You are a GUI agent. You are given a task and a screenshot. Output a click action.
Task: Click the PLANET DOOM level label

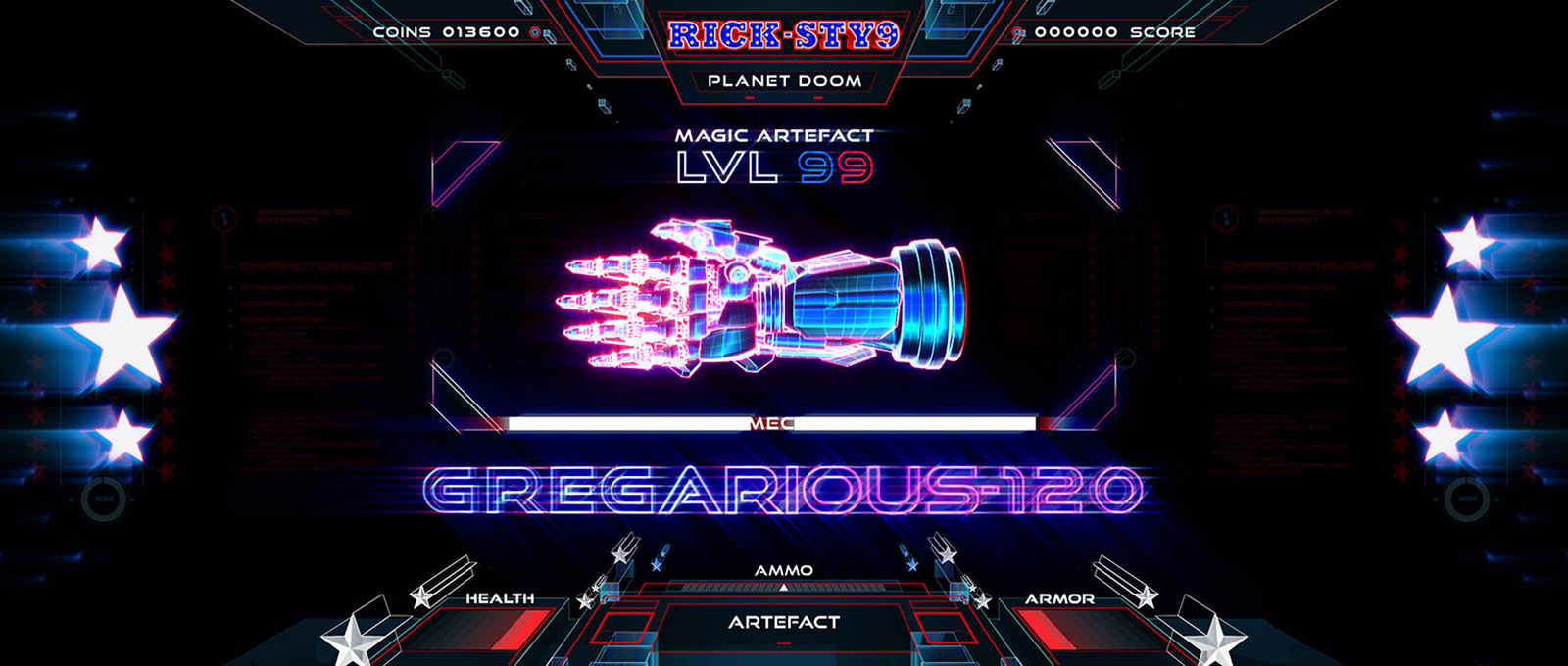point(784,81)
